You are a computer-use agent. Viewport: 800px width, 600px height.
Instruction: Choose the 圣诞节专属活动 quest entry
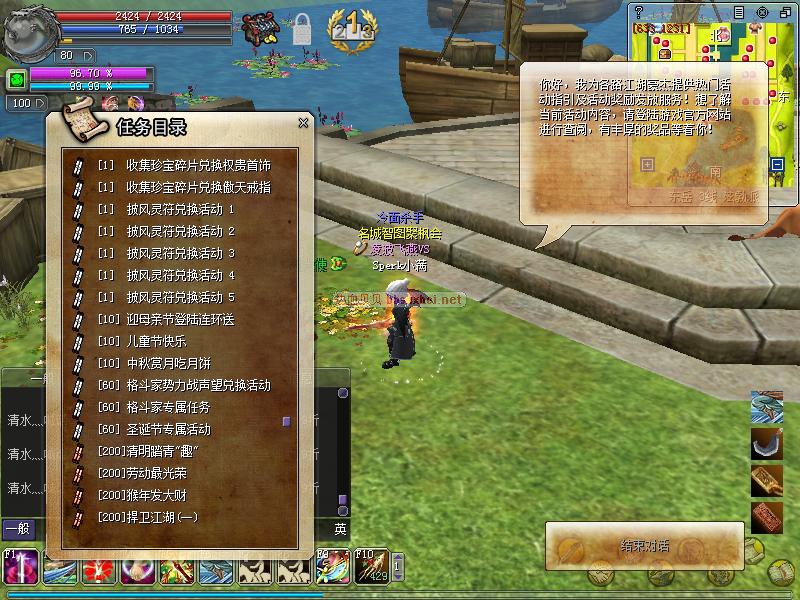(168, 429)
